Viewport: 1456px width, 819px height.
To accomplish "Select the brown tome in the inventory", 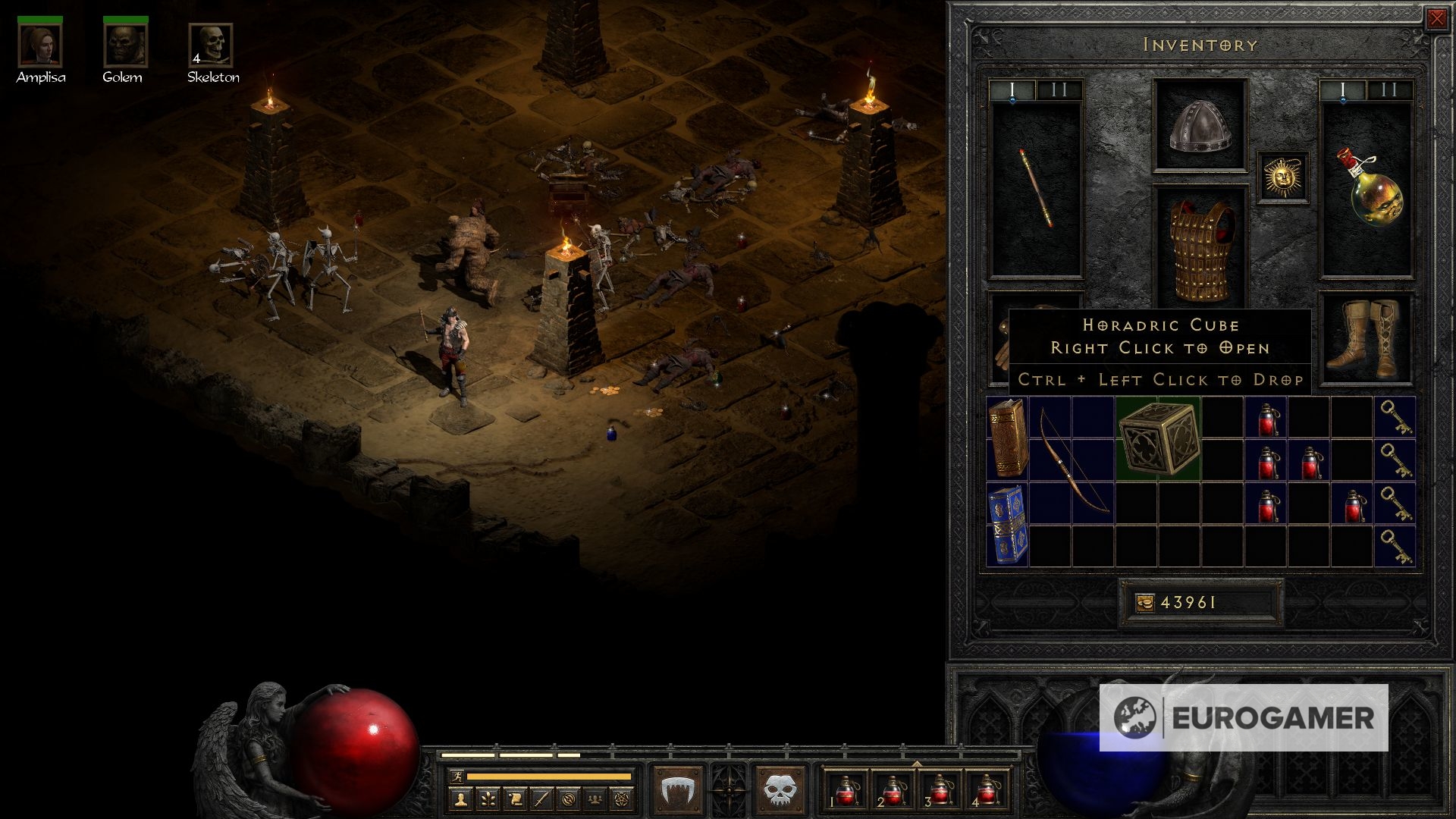I will coord(1008,439).
